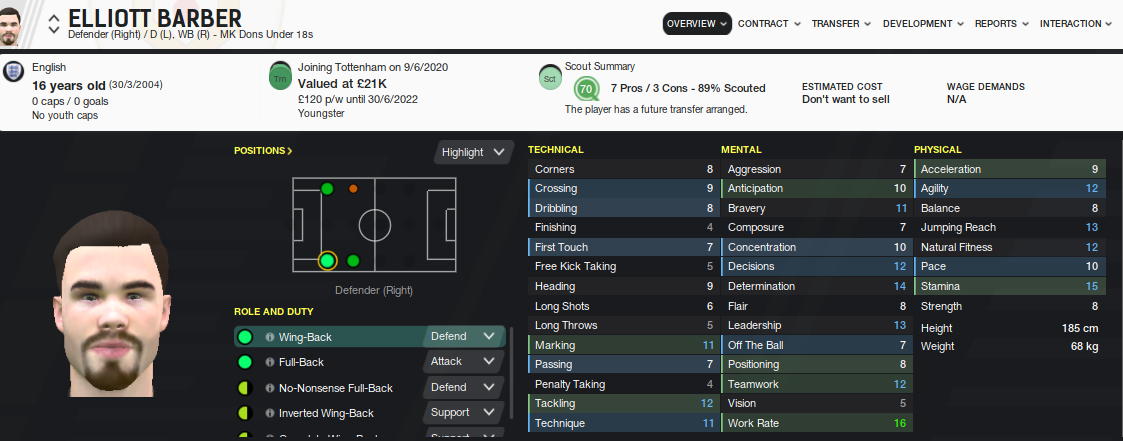
Task: Open the Reports menu
Action: point(1002,23)
